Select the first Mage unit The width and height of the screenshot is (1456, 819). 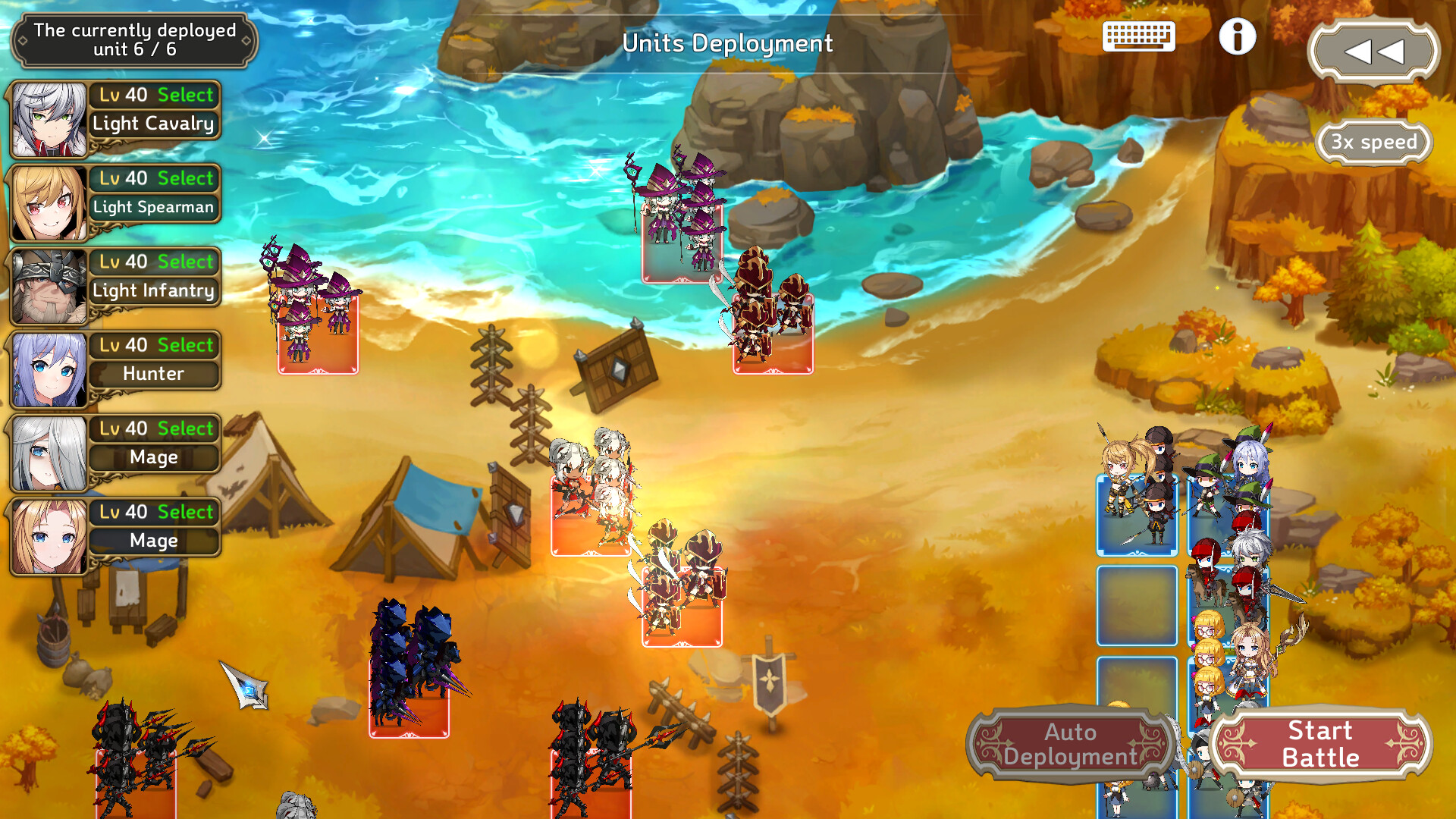186,428
